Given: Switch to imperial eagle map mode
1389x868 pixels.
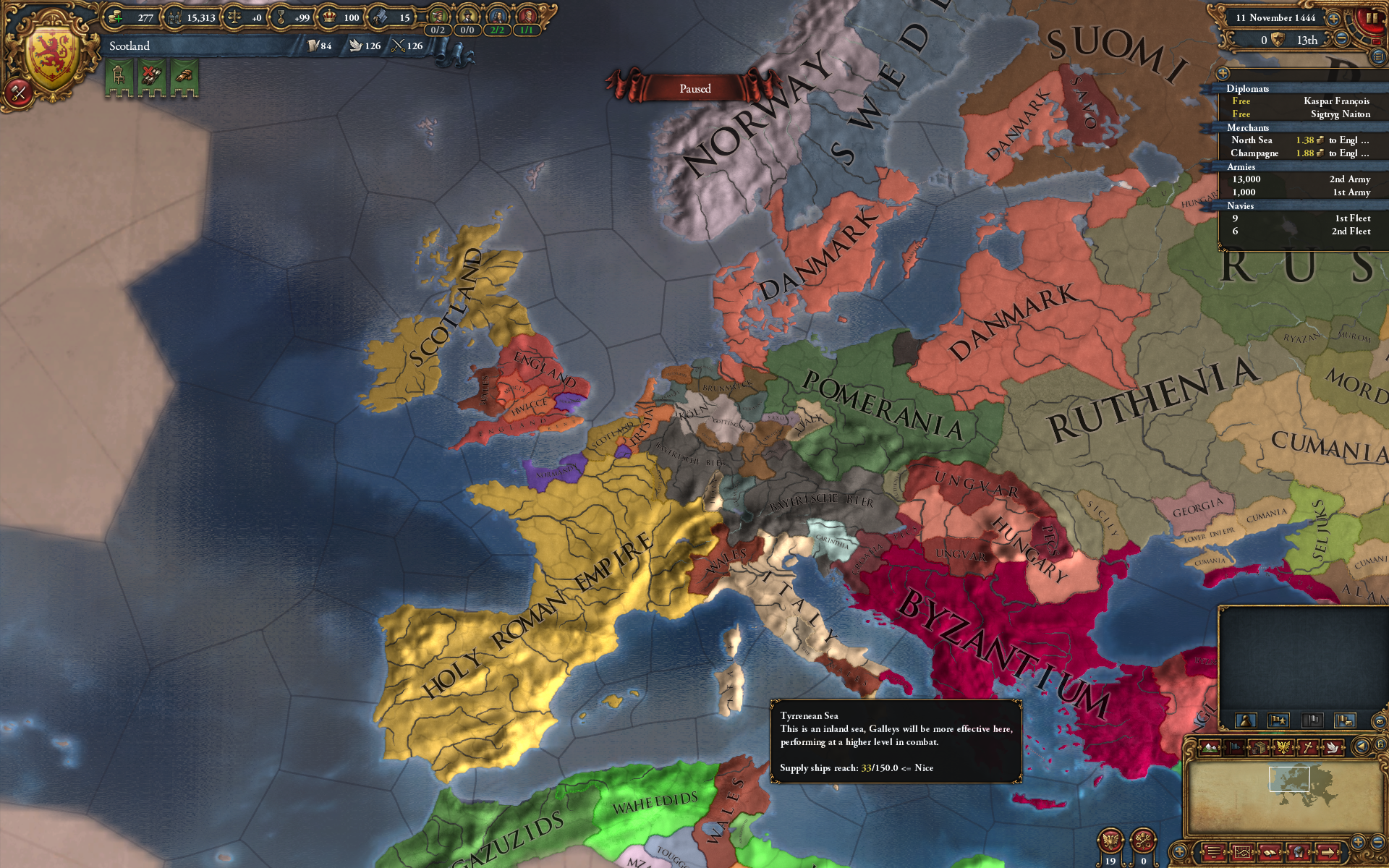Looking at the screenshot, I should pyautogui.click(x=1283, y=747).
